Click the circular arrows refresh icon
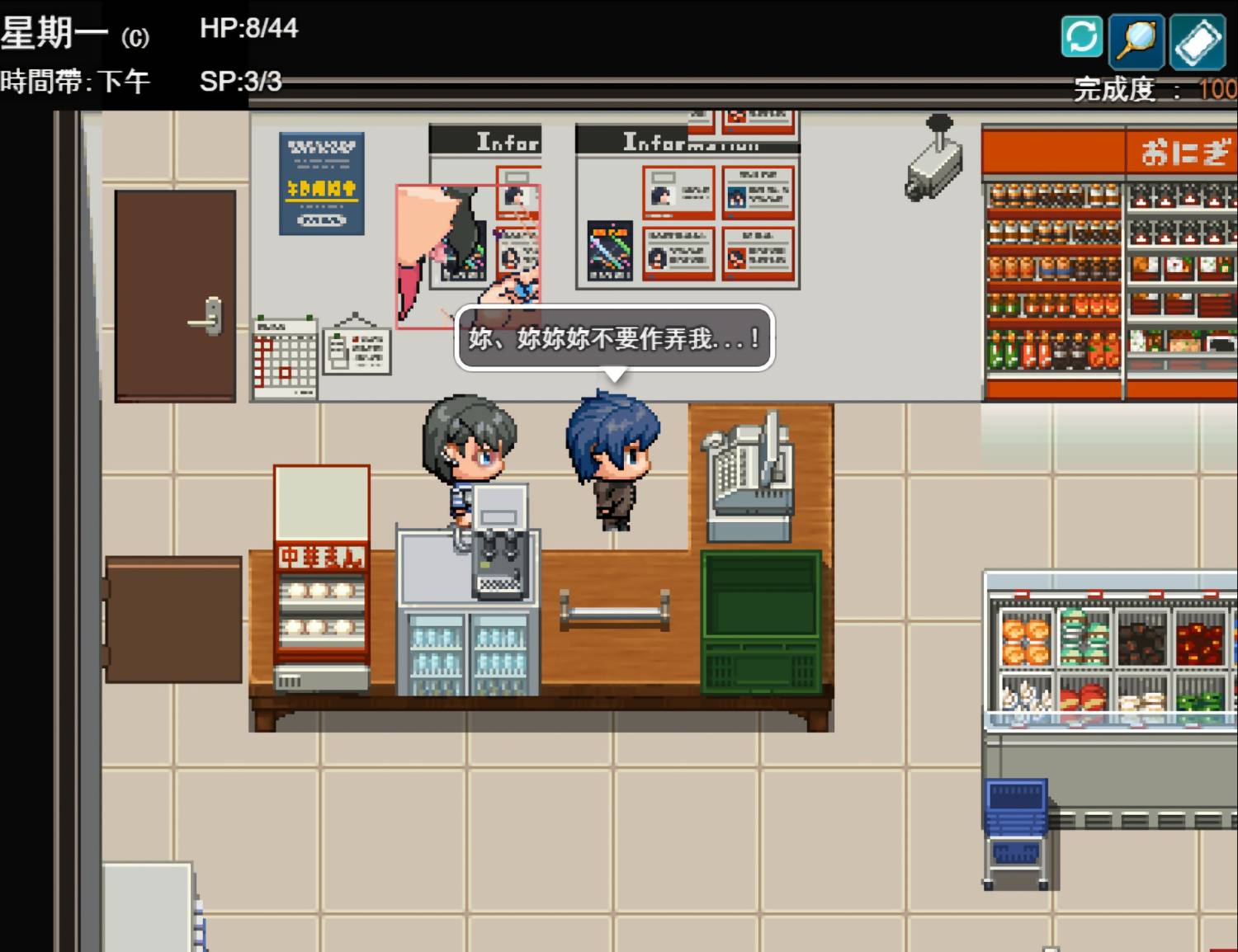Screen dimensions: 1238x952 click(x=1081, y=37)
